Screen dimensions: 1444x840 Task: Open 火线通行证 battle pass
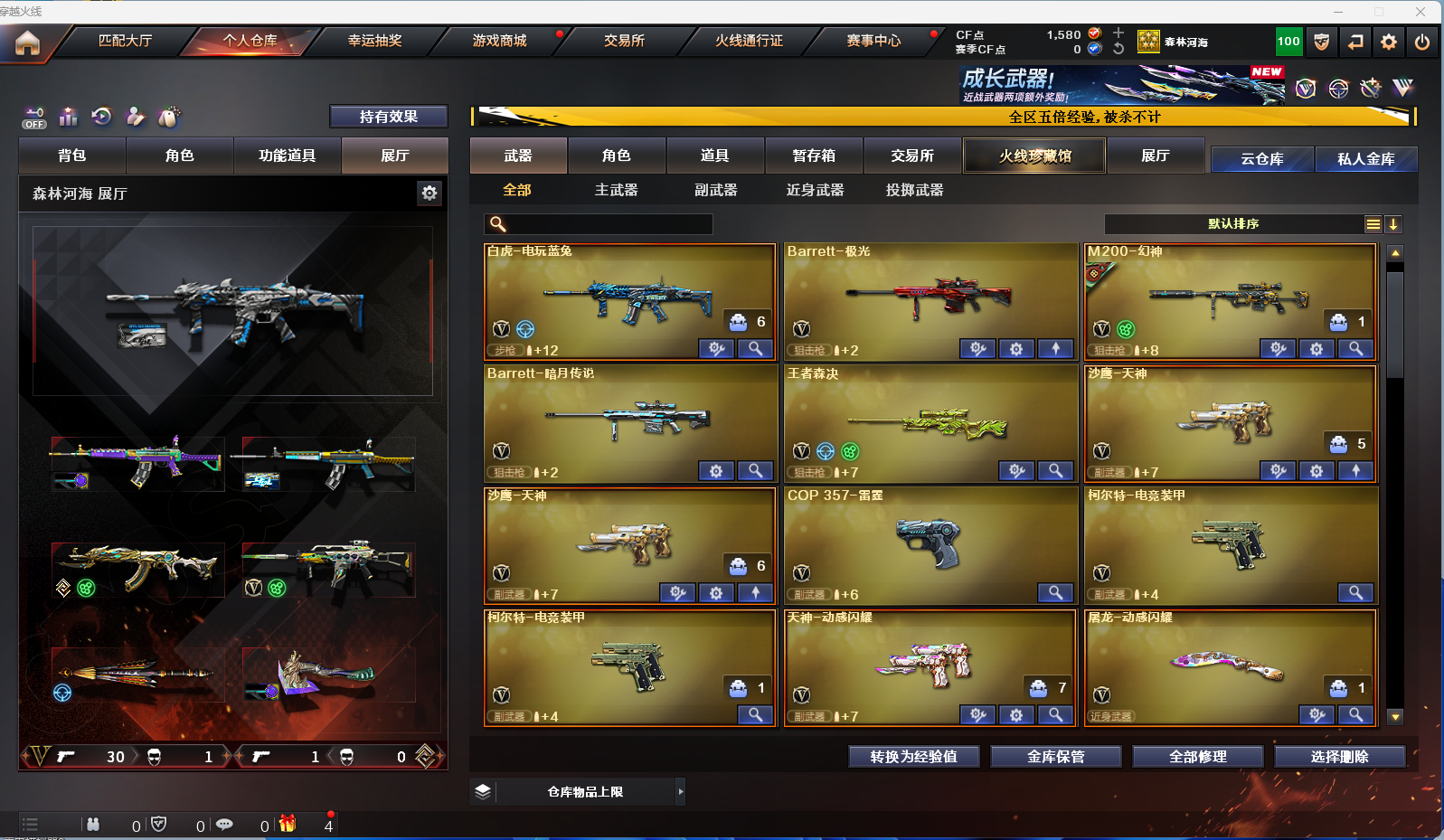pos(749,41)
